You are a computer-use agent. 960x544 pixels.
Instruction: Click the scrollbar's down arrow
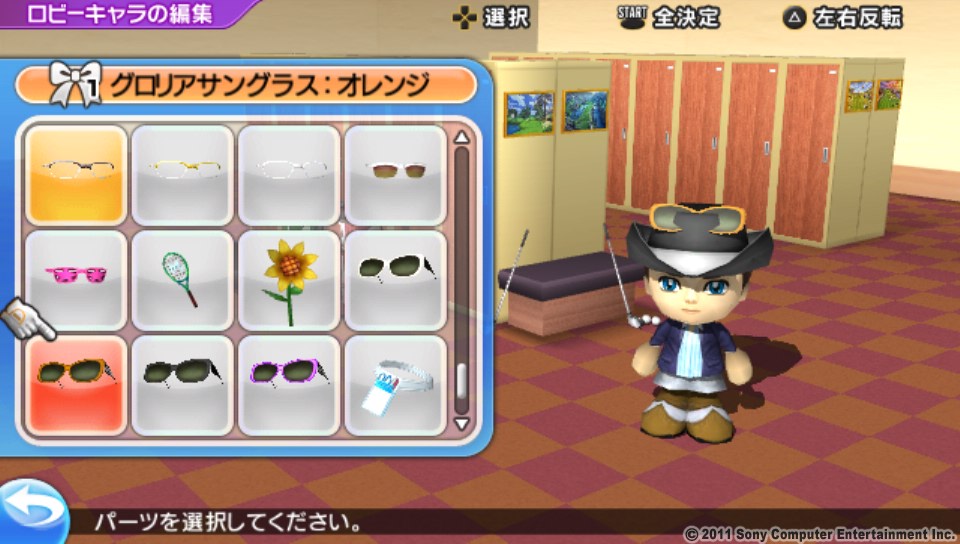[x=461, y=422]
